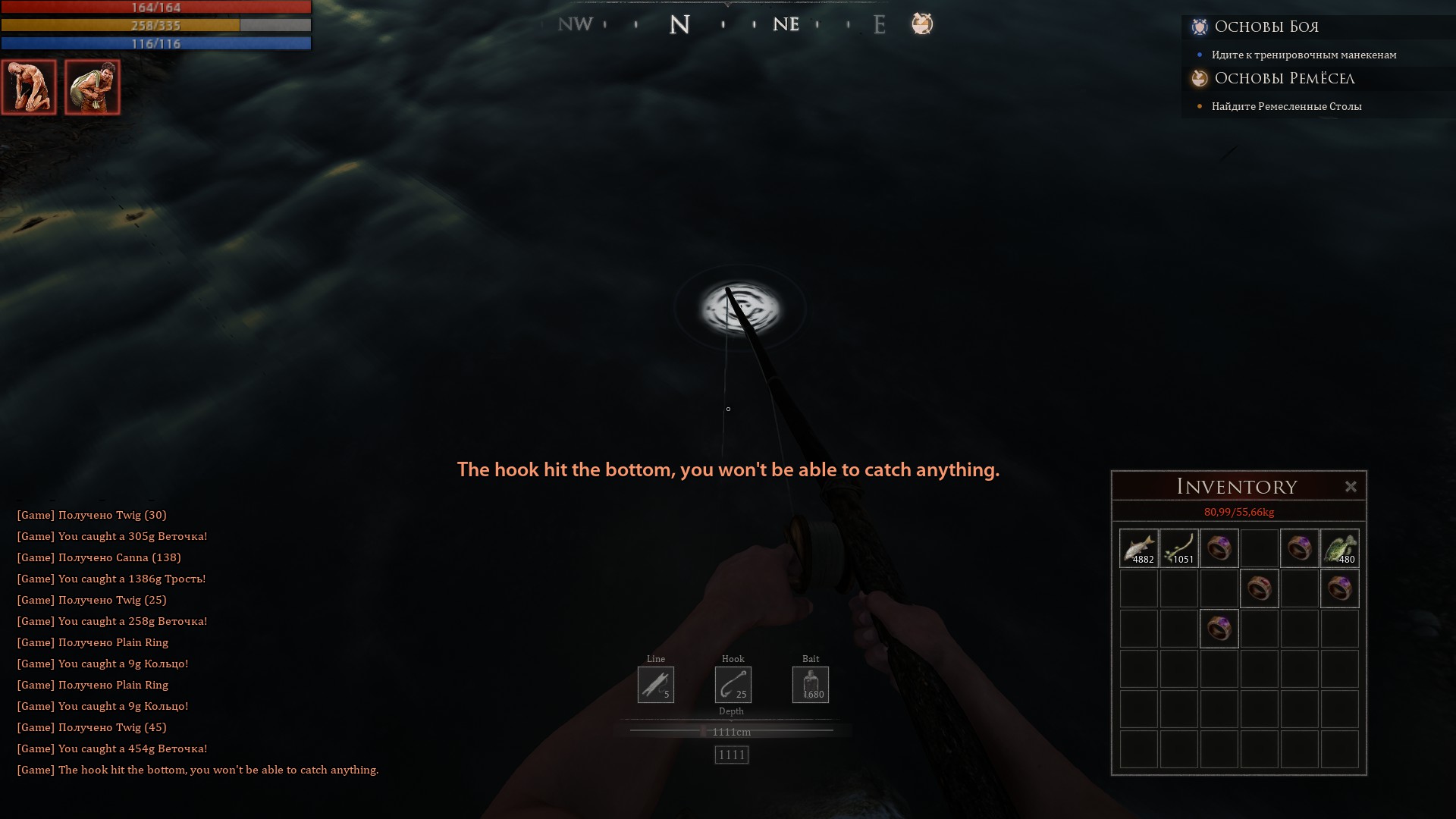Image resolution: width=1456 pixels, height=819 pixels.
Task: Close the Inventory window
Action: [1351, 487]
